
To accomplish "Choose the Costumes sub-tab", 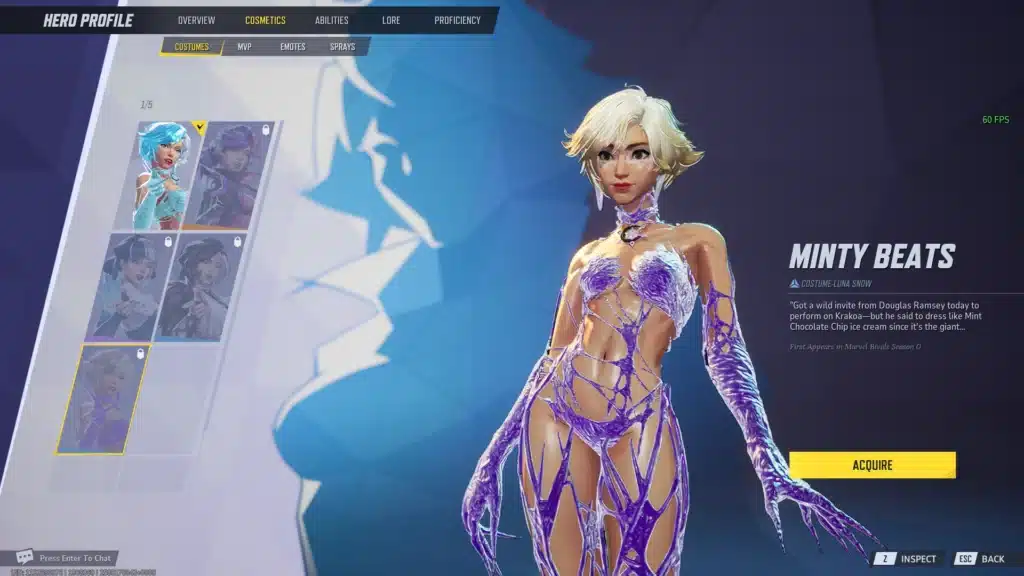I will (191, 47).
